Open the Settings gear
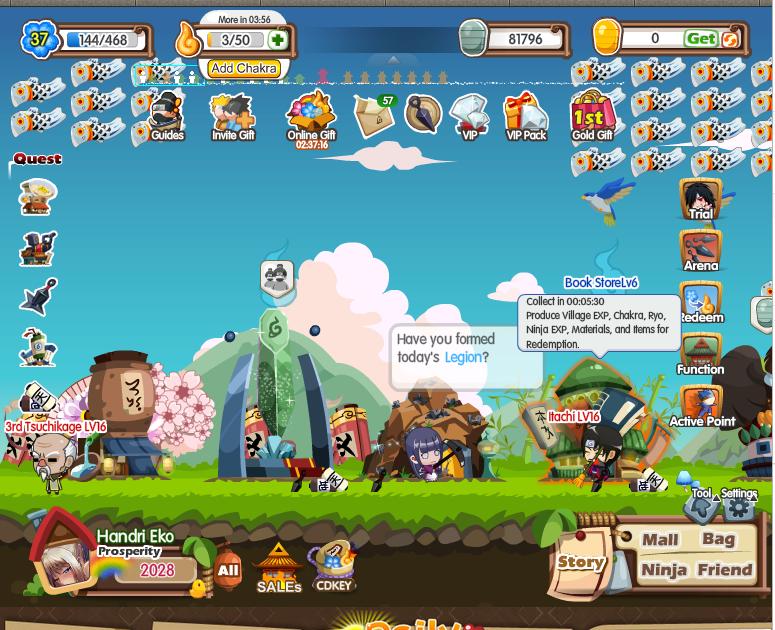Viewport: 775px width, 630px height. click(x=739, y=507)
